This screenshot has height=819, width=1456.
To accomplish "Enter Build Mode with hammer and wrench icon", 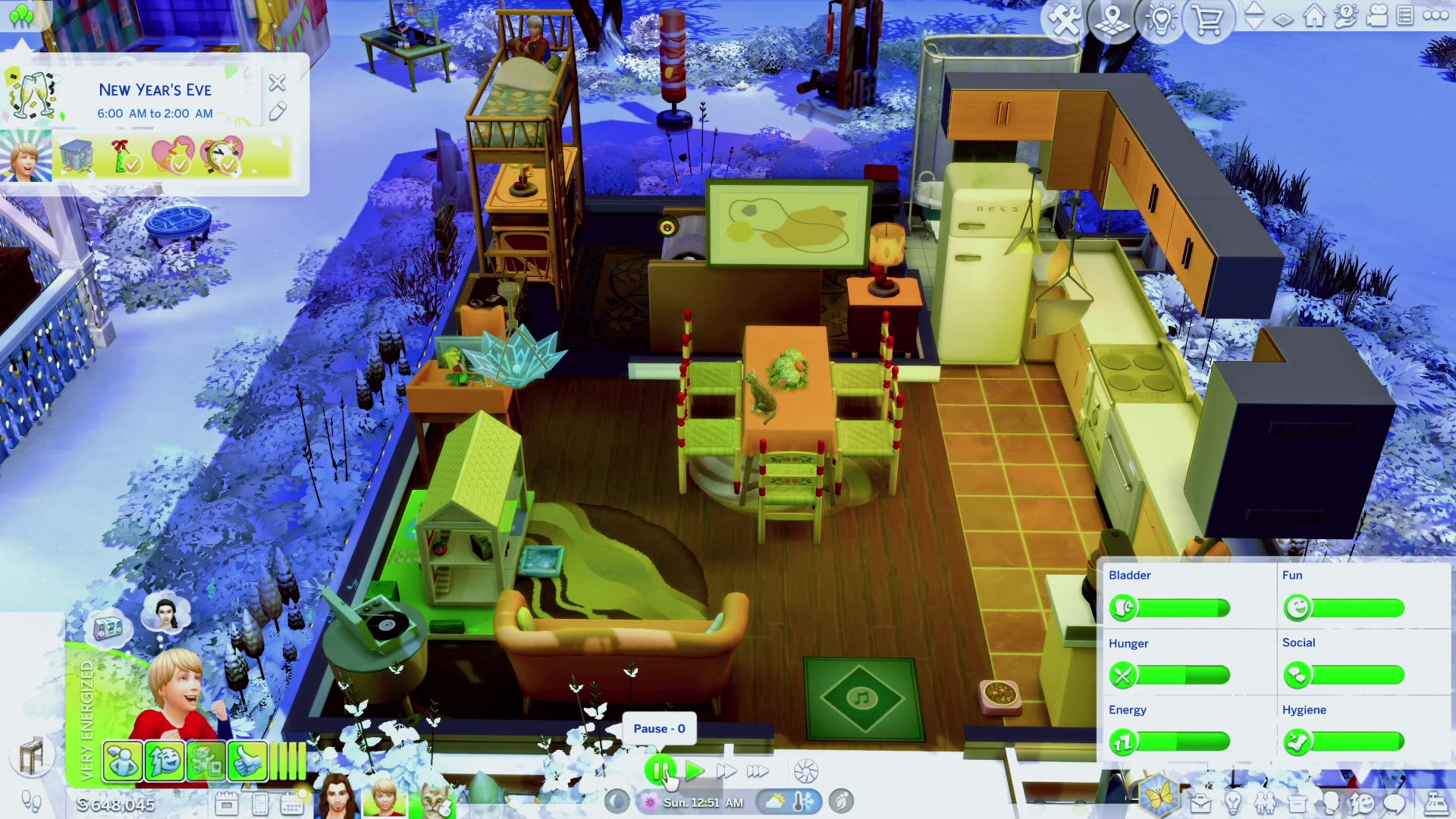I will point(1063,20).
